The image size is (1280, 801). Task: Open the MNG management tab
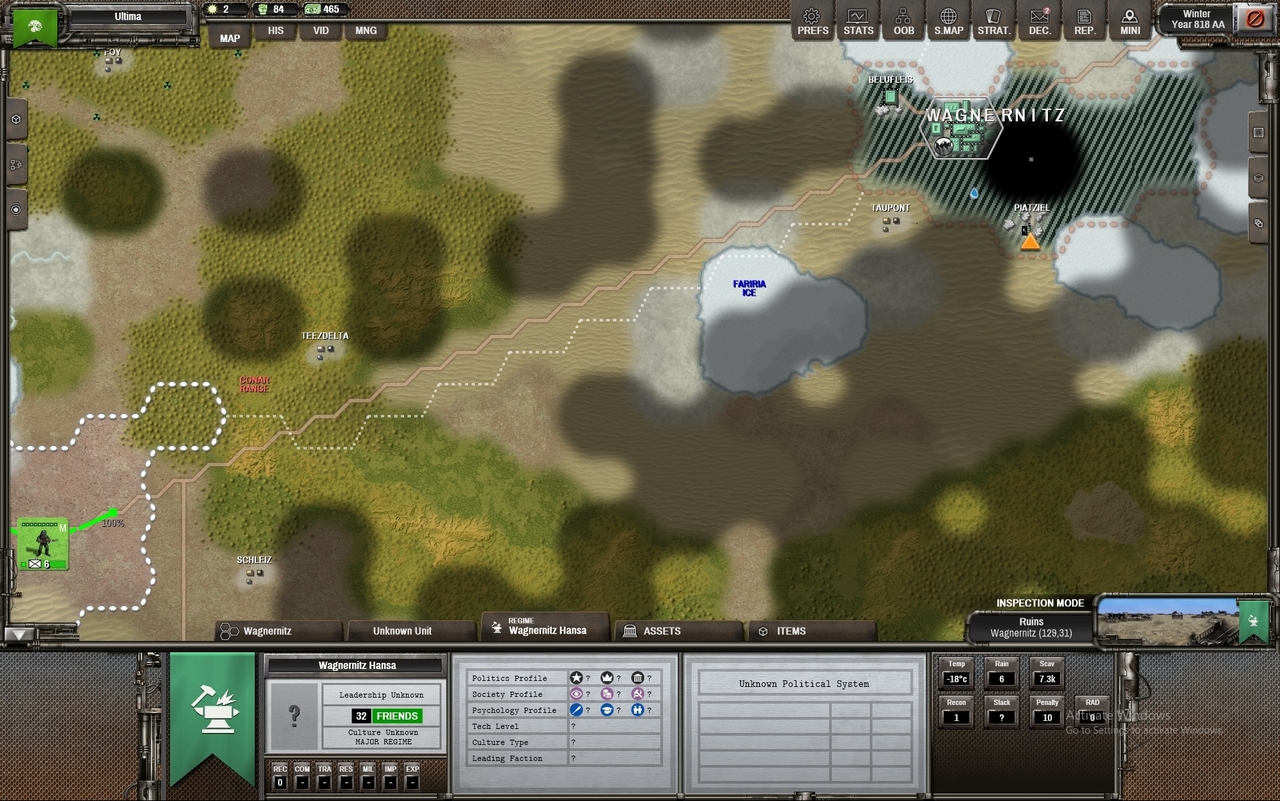click(x=366, y=31)
